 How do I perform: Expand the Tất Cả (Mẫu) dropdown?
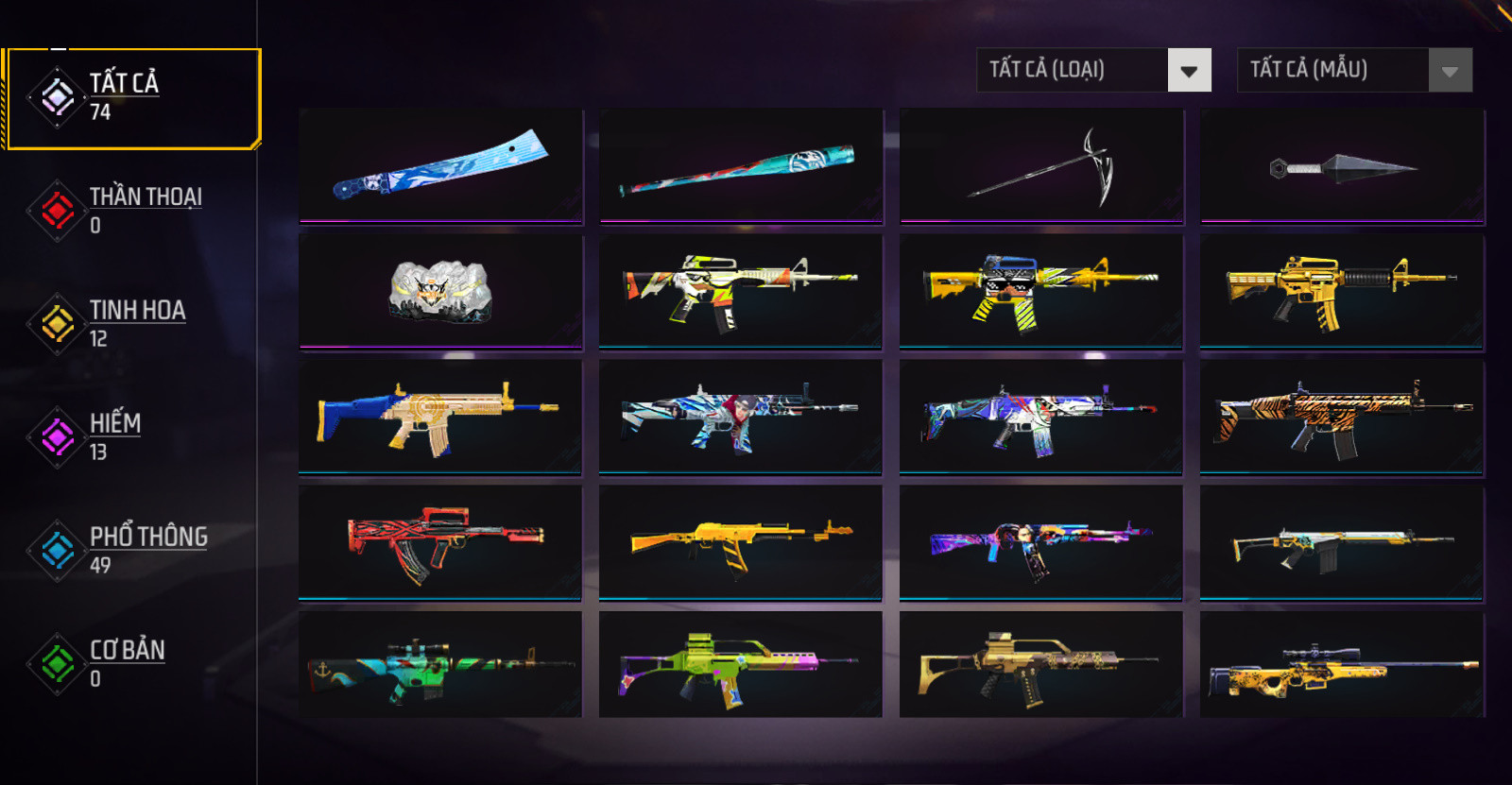[1354, 70]
